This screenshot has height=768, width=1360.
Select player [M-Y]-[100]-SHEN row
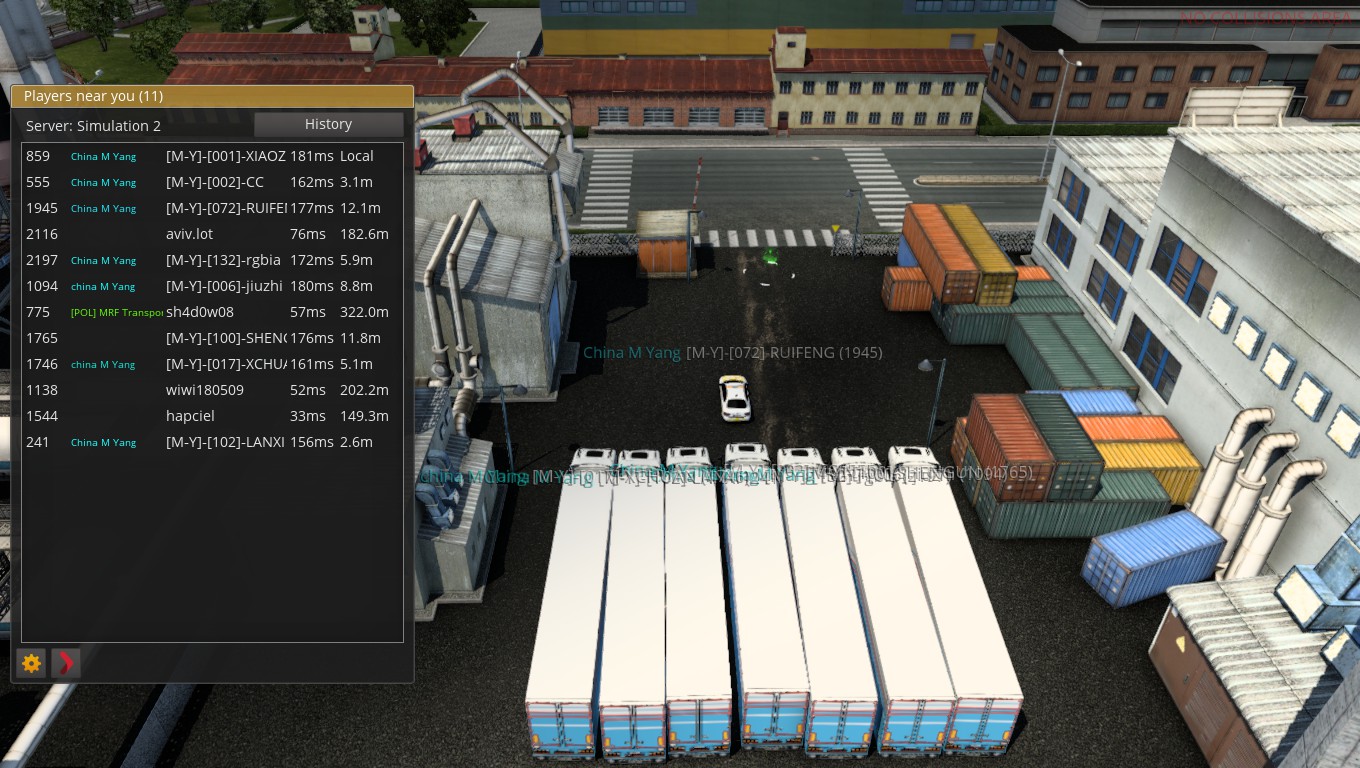point(225,338)
